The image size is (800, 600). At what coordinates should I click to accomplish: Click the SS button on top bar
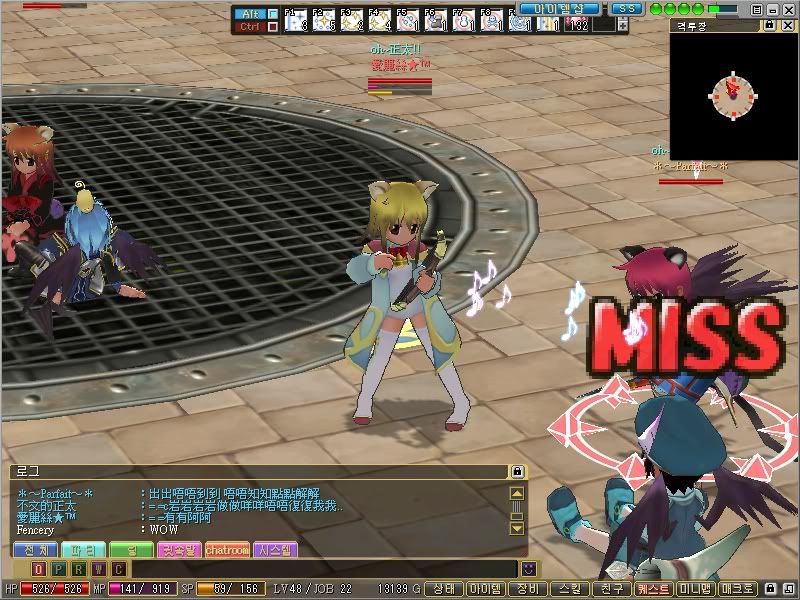[627, 8]
